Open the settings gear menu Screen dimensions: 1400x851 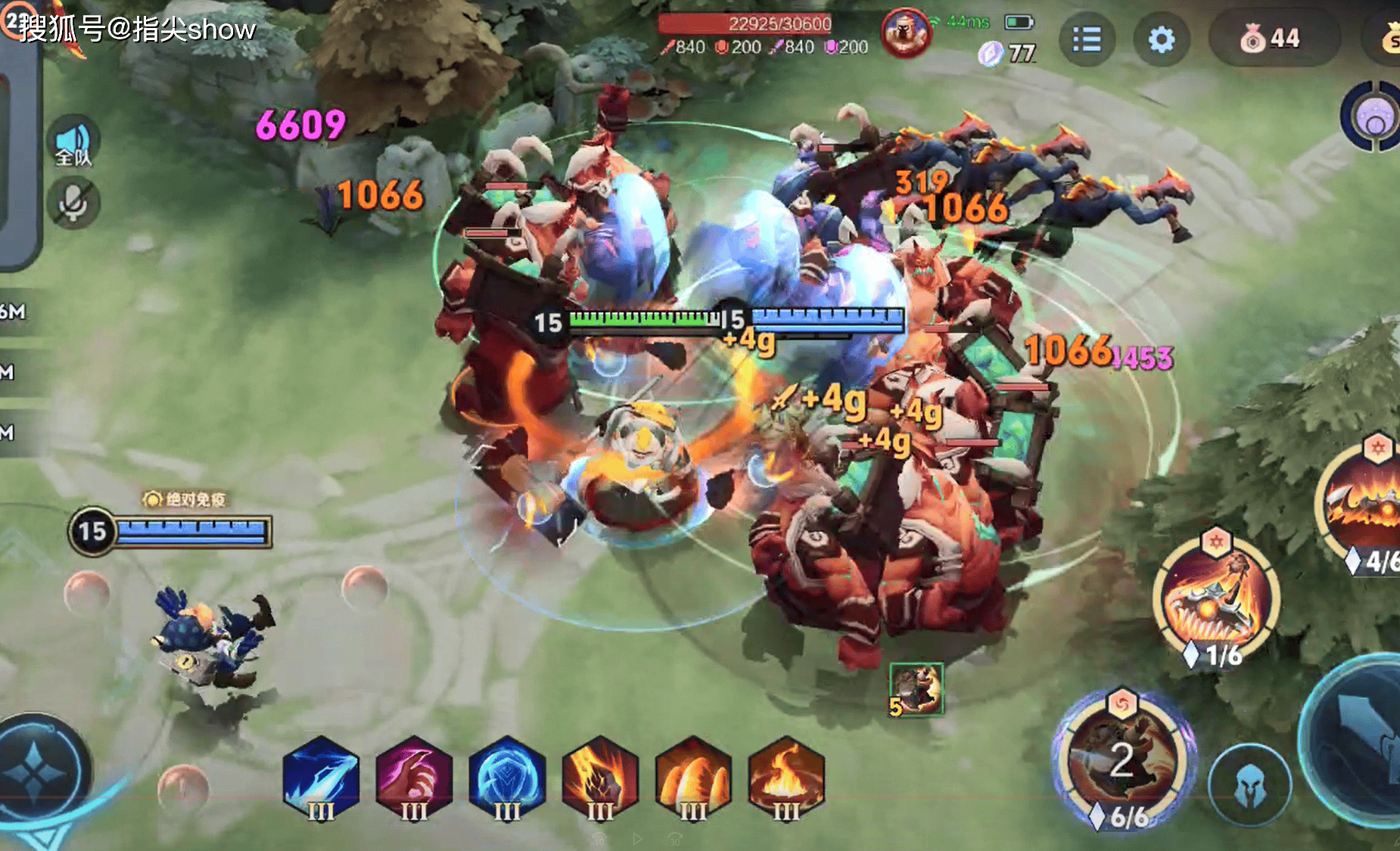click(1161, 39)
